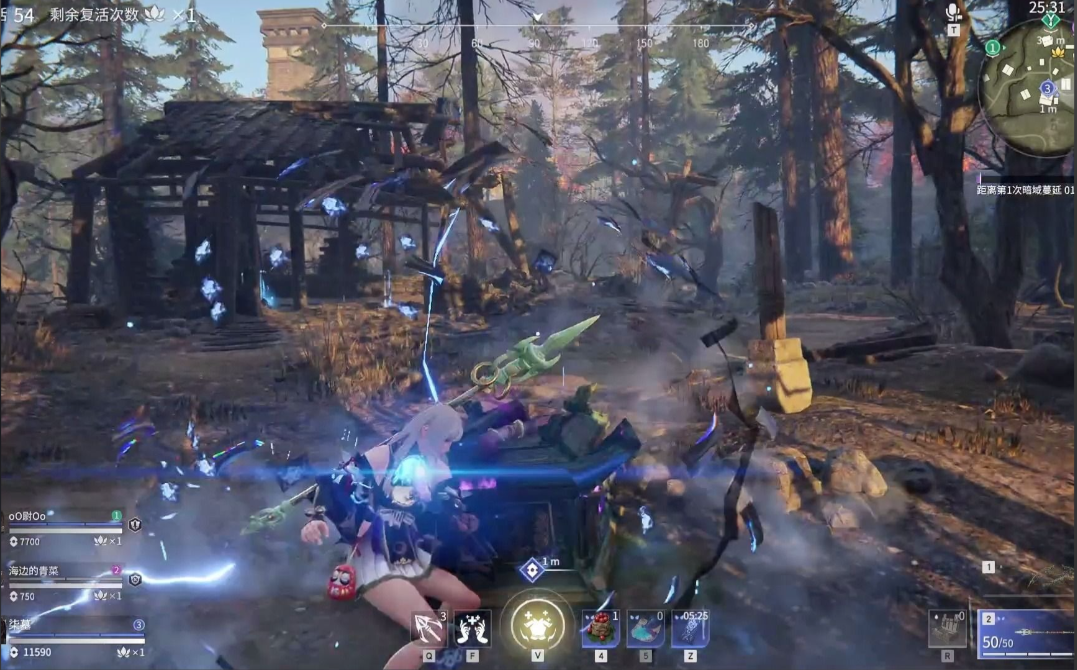The width and height of the screenshot is (1077, 670).
Task: Click the green teammate 1 marker on minimap
Action: (992, 48)
